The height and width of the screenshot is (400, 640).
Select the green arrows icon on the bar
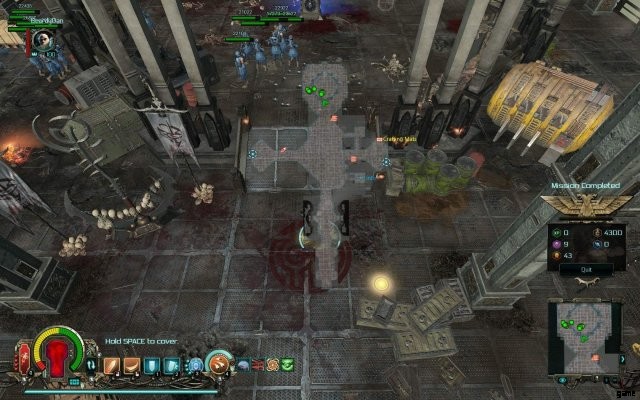point(288,364)
